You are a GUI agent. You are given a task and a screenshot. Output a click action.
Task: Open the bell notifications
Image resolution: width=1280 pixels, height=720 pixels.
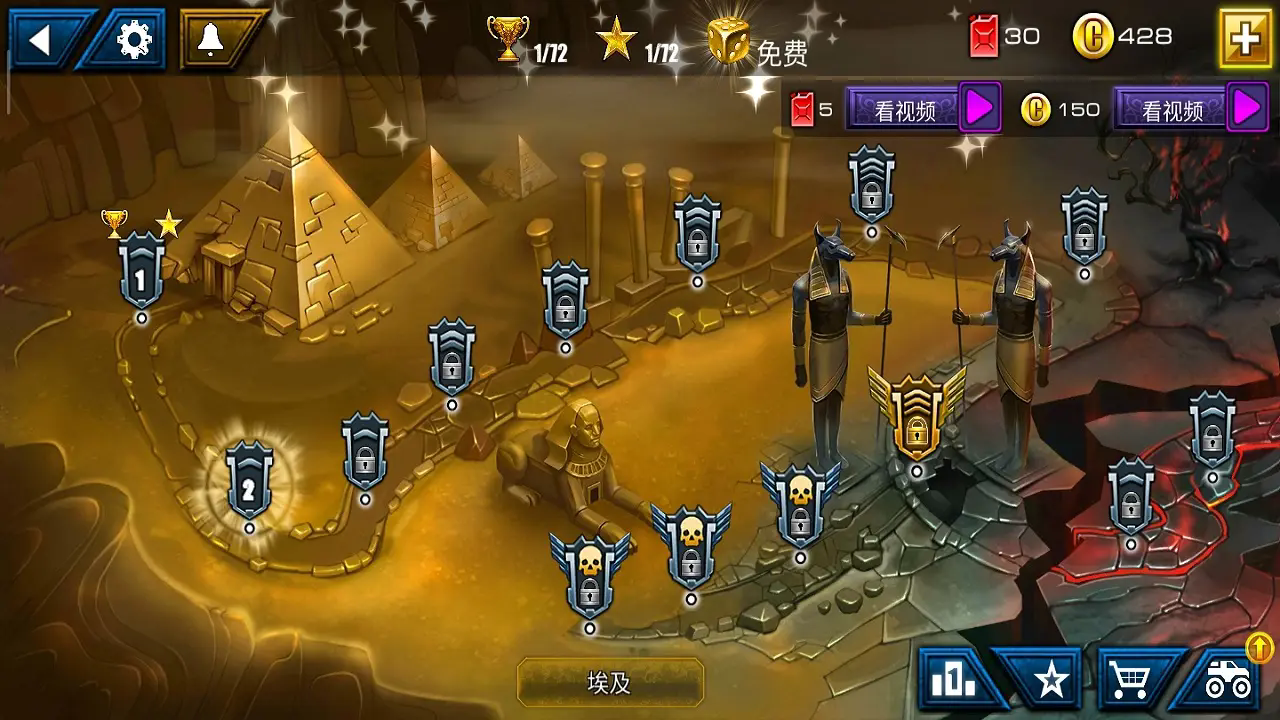pyautogui.click(x=212, y=40)
